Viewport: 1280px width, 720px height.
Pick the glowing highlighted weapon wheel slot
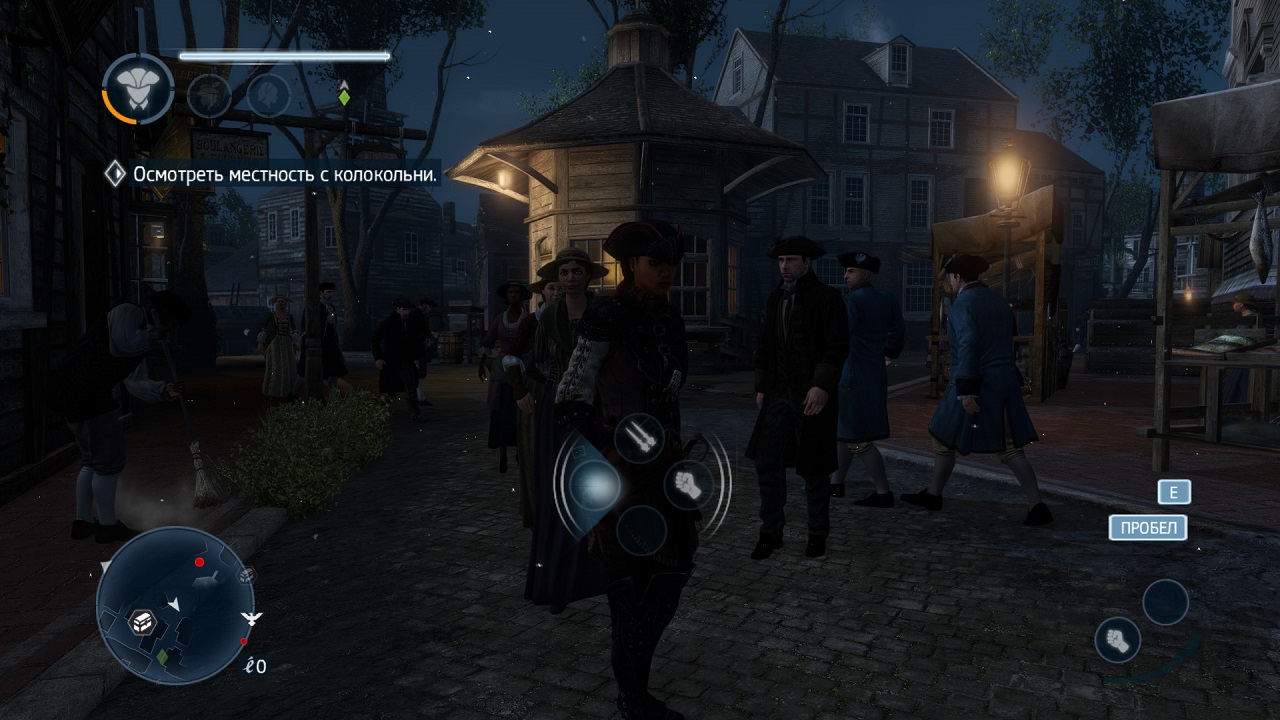pyautogui.click(x=594, y=486)
